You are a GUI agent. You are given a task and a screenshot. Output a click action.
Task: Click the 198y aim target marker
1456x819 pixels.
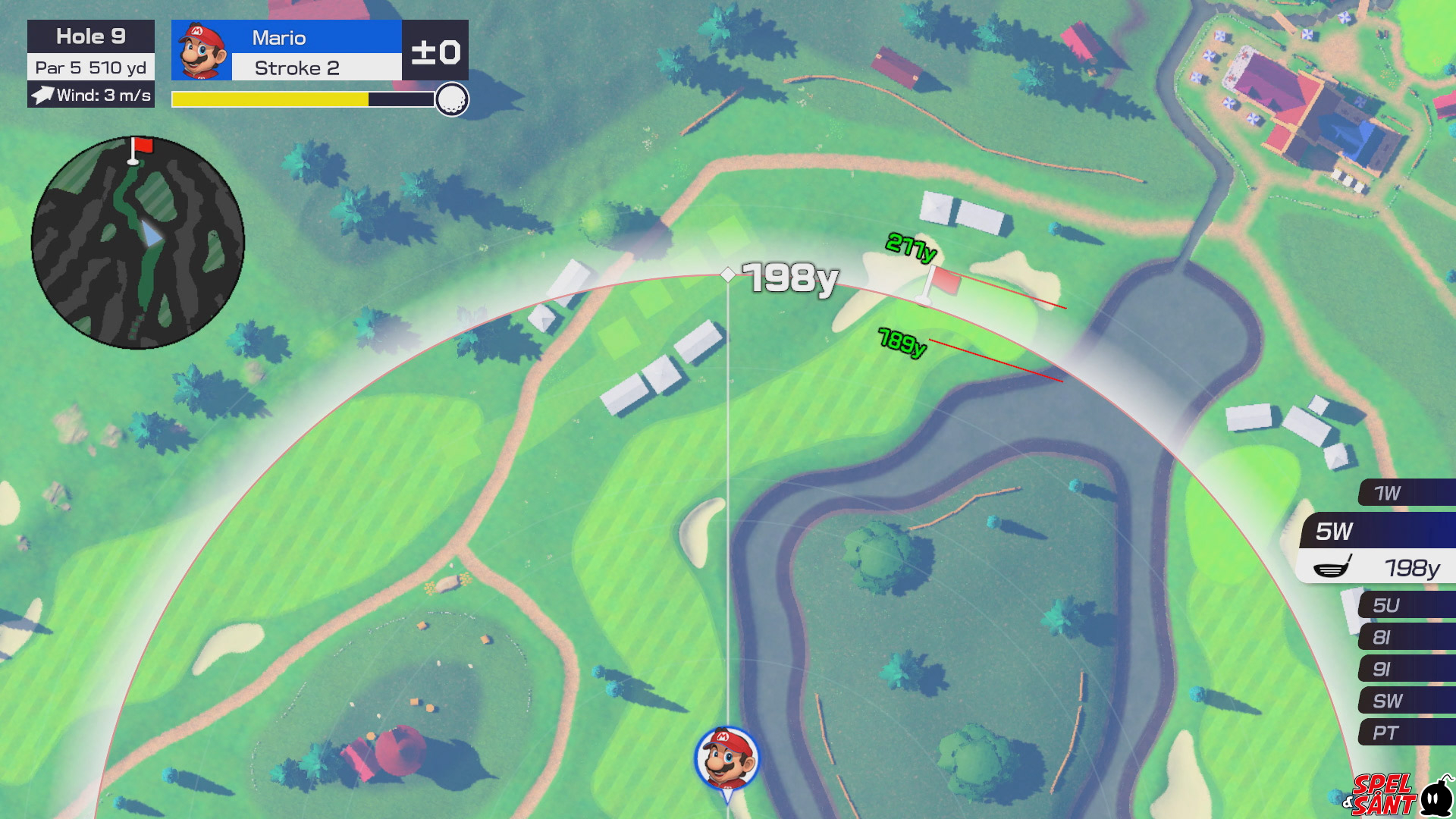click(x=728, y=275)
